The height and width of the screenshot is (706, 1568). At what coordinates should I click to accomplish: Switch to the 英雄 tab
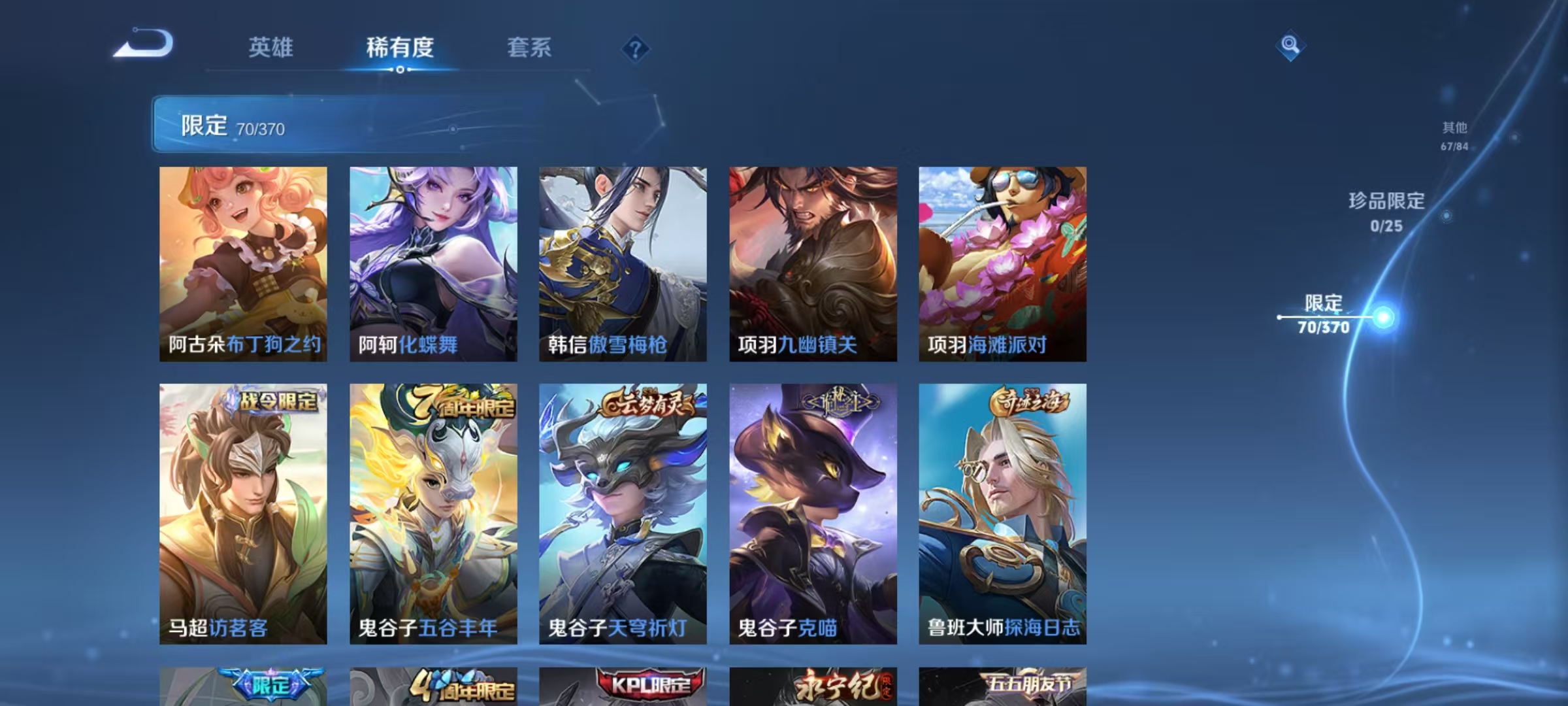click(x=272, y=47)
